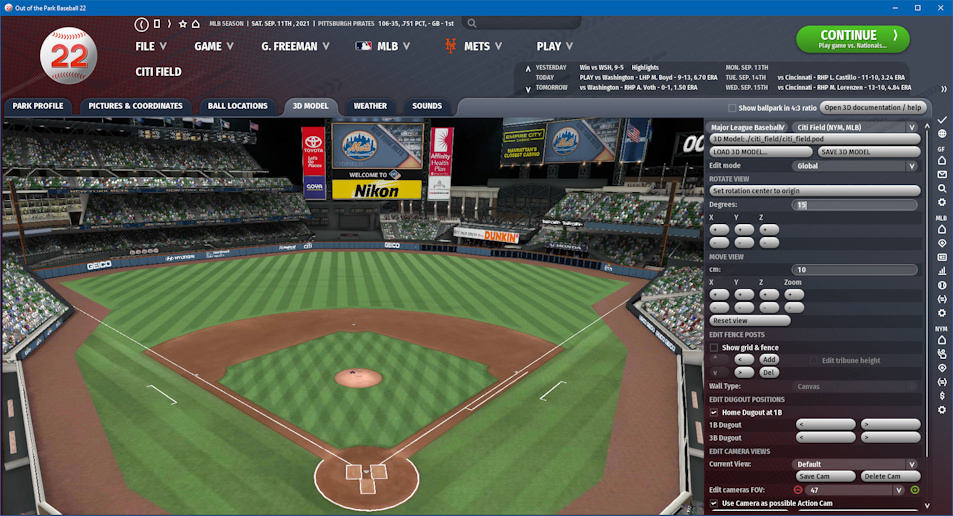Switch to the Pictures & Coordinates tab
Viewport: 953px width, 516px height.
click(135, 106)
